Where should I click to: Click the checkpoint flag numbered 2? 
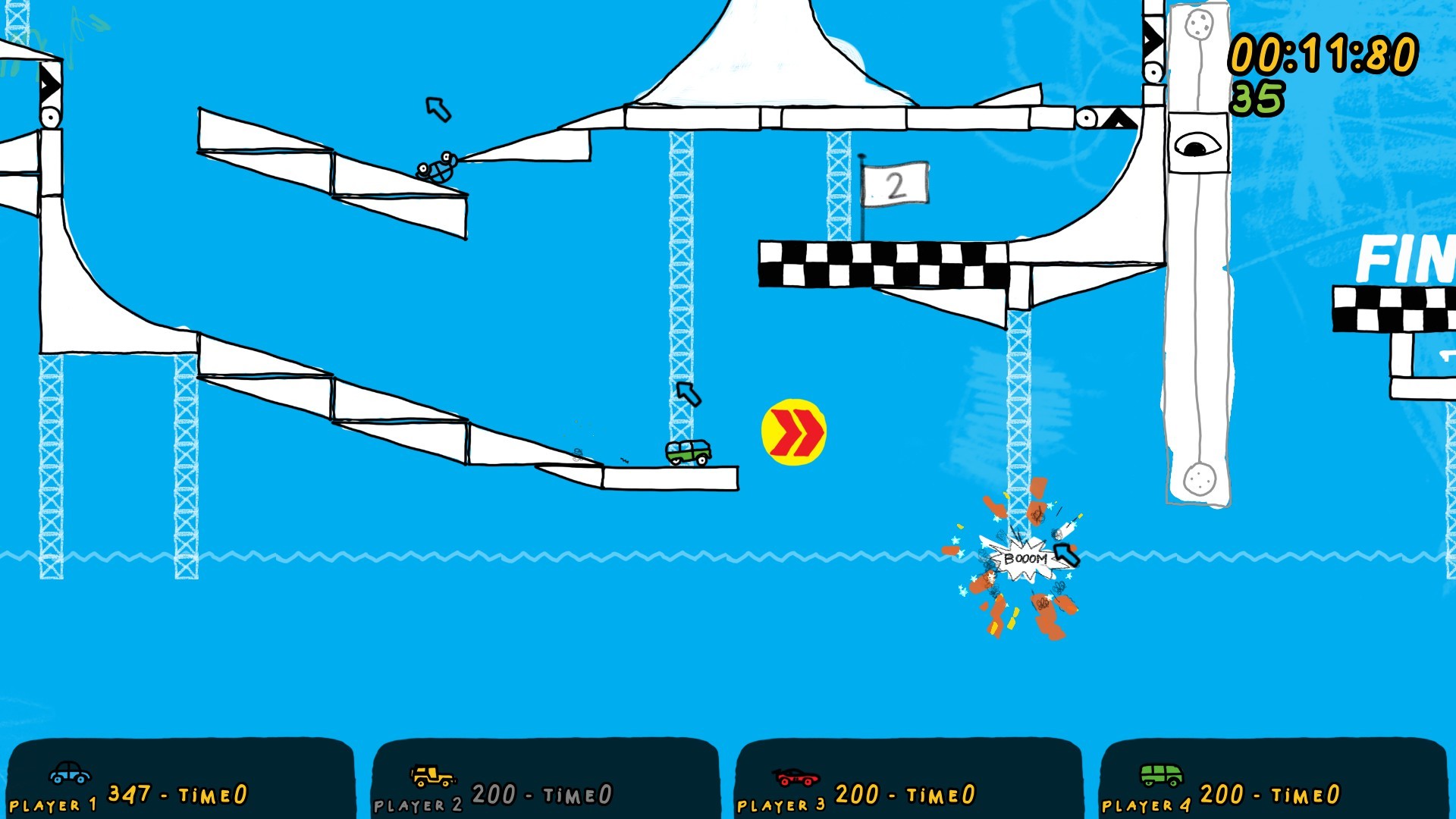coord(895,183)
